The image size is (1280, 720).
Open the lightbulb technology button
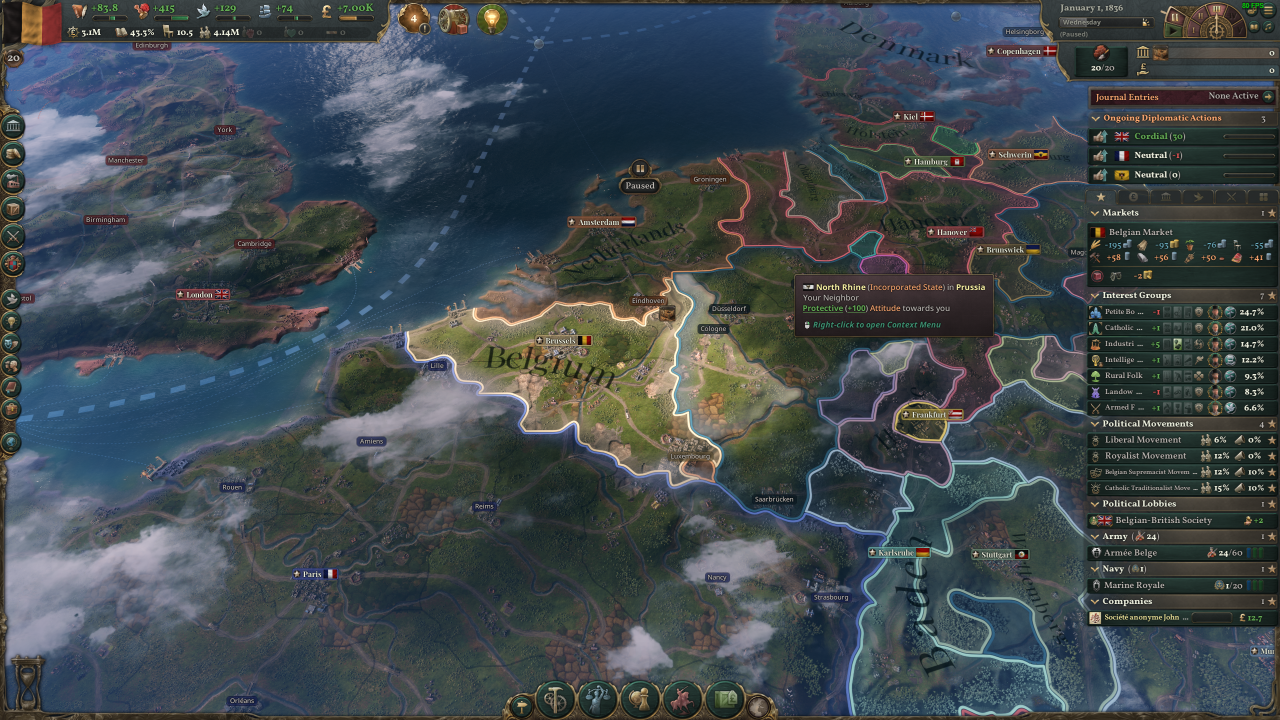click(x=491, y=18)
